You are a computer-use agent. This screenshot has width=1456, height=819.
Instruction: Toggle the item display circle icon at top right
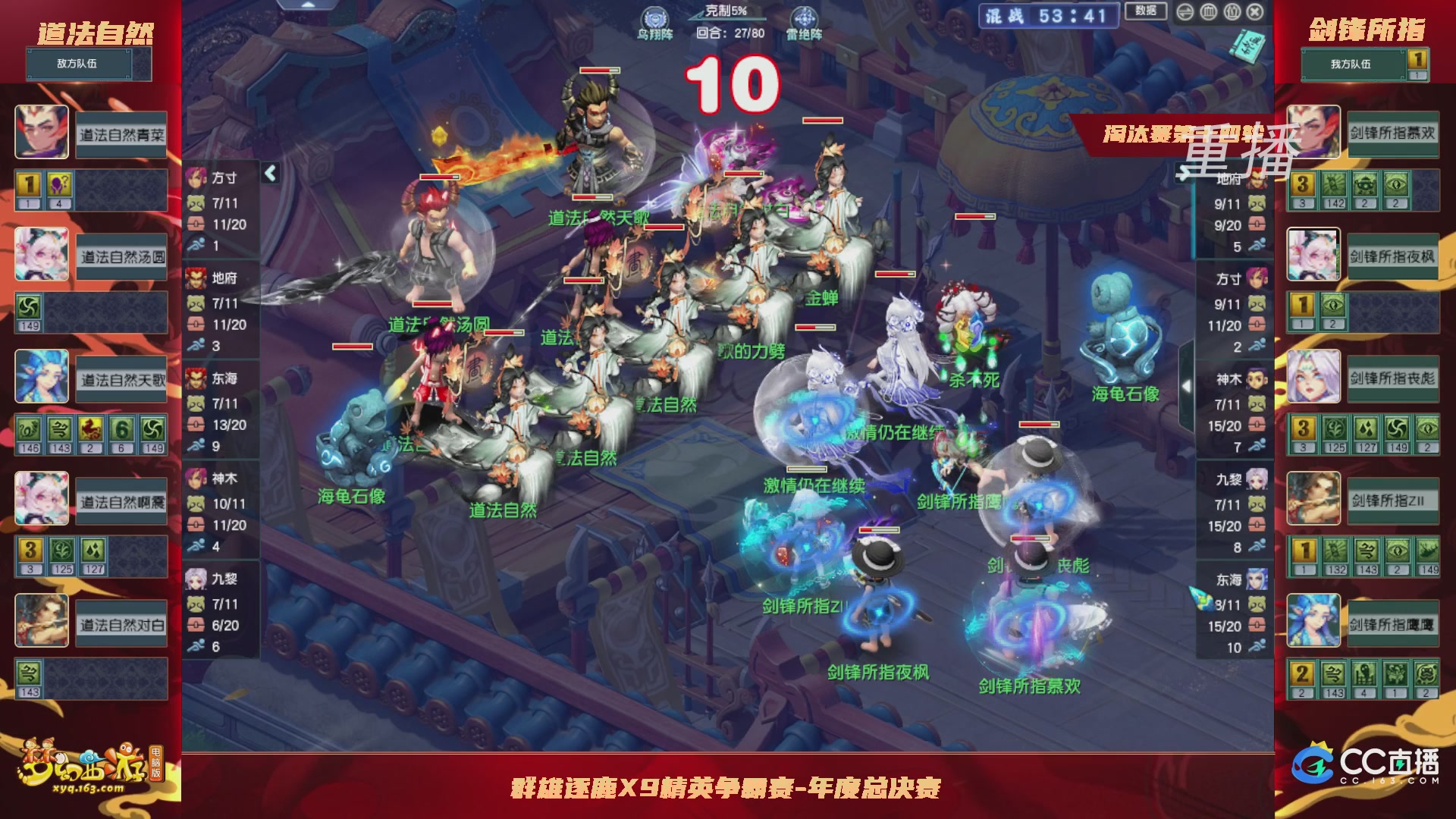click(x=1232, y=12)
